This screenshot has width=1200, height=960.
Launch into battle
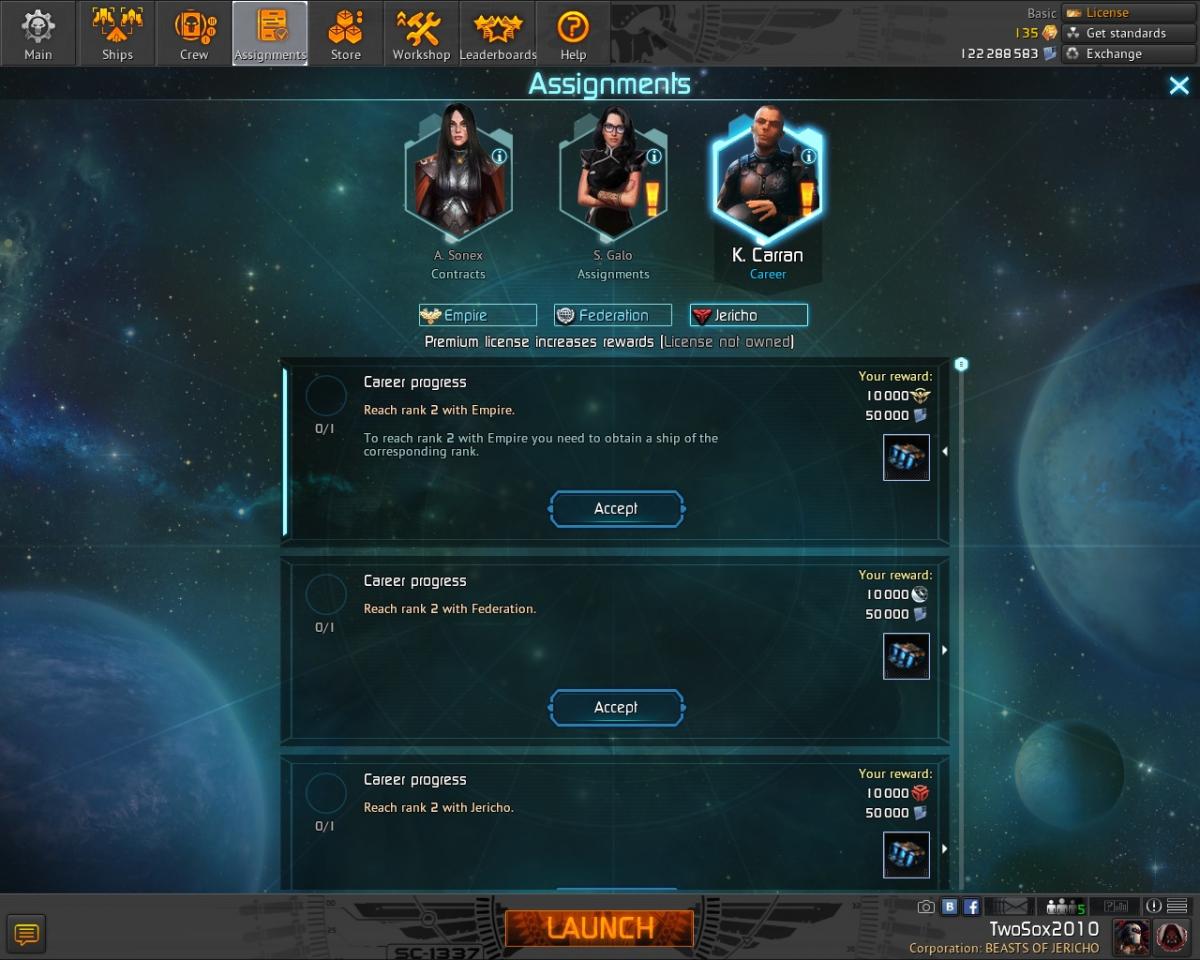click(x=599, y=928)
